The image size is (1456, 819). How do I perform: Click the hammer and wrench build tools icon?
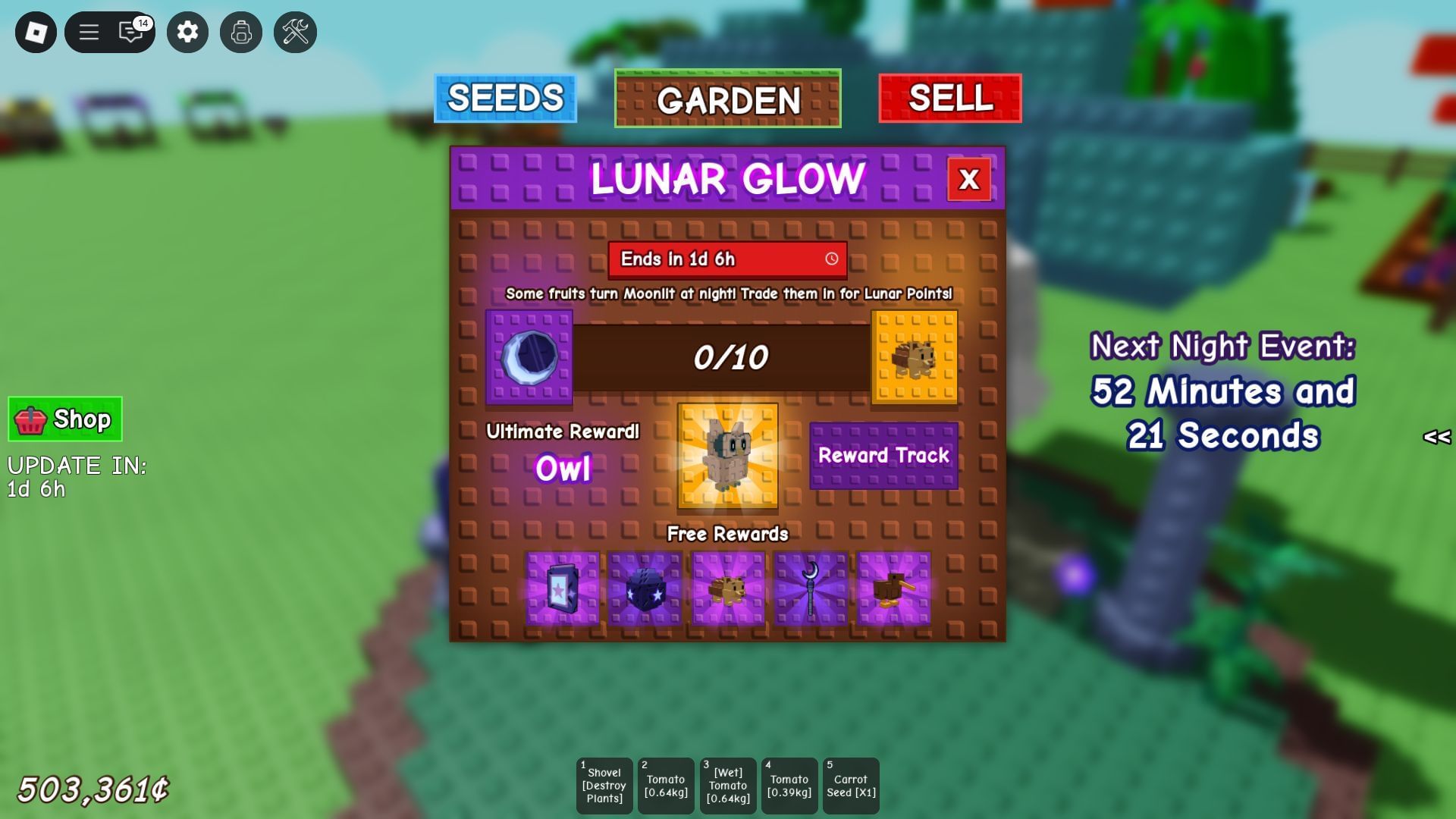point(295,32)
